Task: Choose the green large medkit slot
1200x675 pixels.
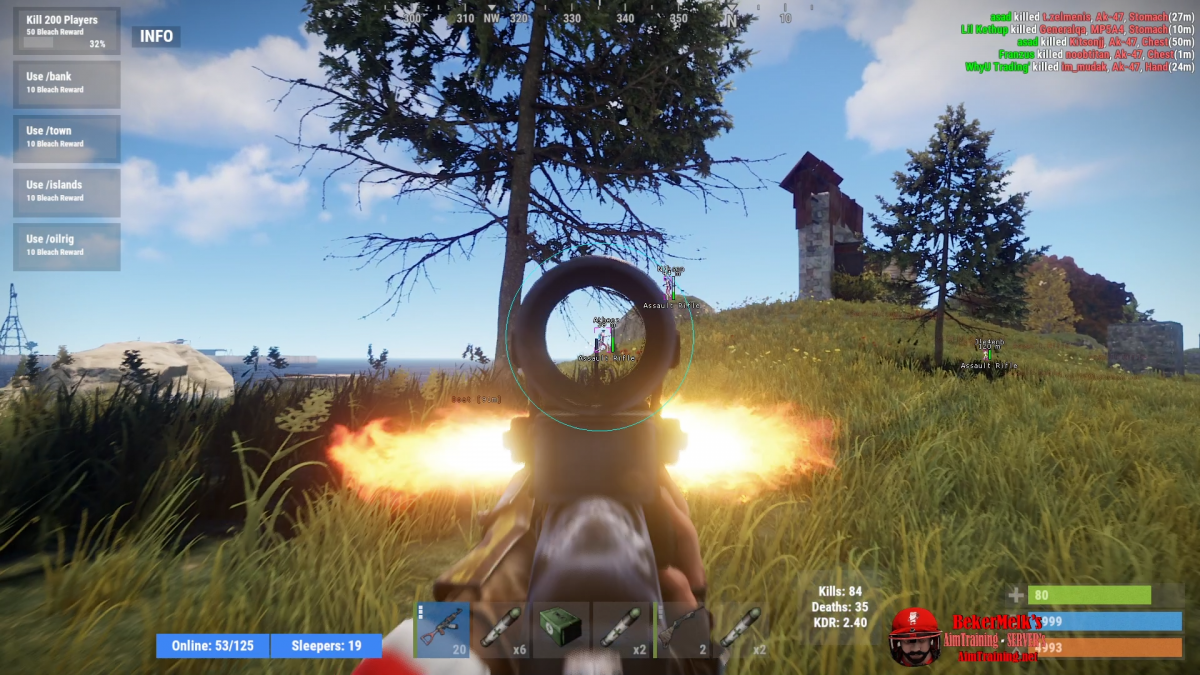Action: pos(560,630)
